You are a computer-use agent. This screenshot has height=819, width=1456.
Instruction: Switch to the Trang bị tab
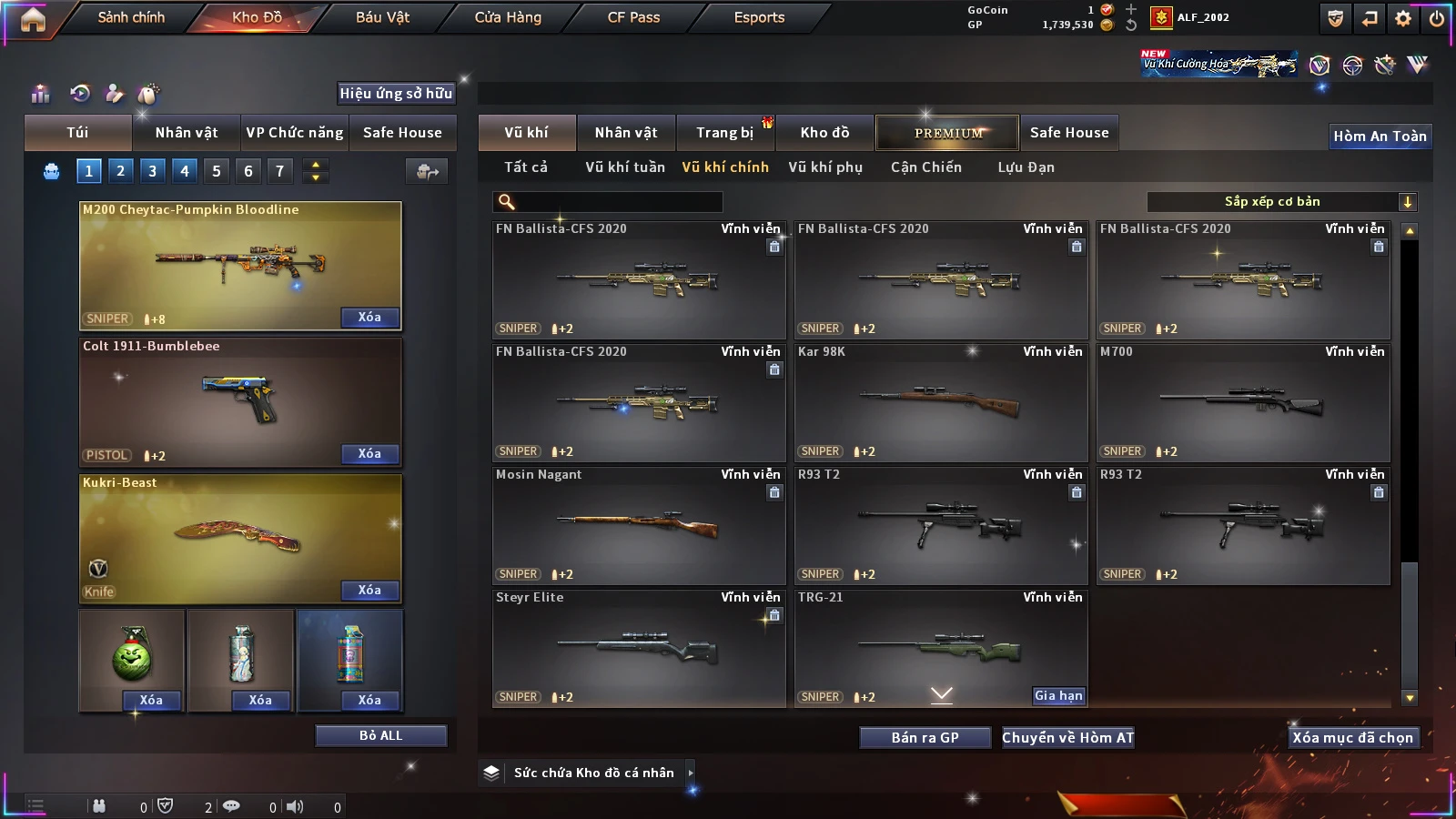[x=725, y=133]
